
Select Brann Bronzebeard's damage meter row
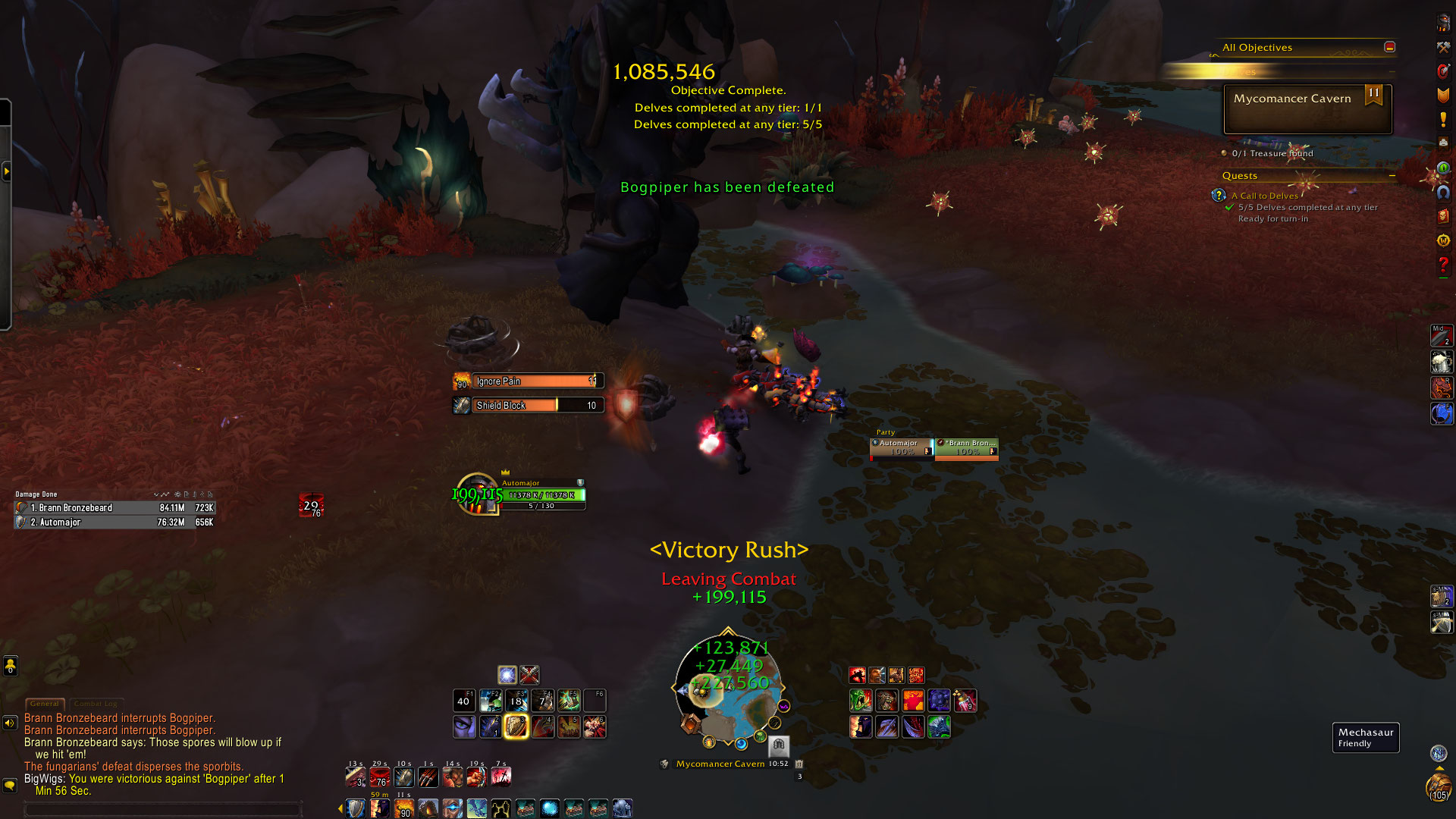115,508
